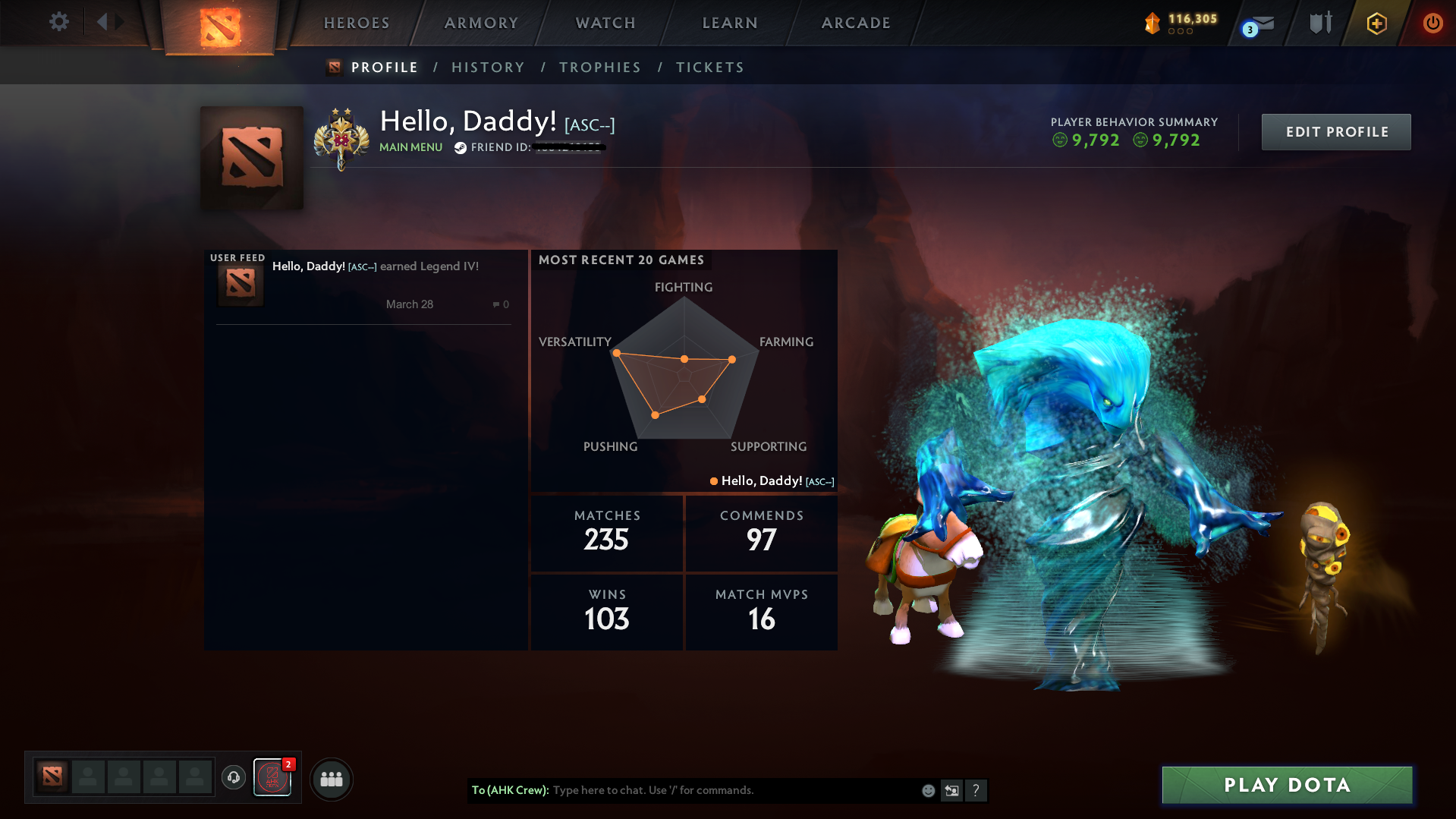Open the AHK Crew guild panel with notifications
This screenshot has width=1456, height=819.
(x=272, y=779)
